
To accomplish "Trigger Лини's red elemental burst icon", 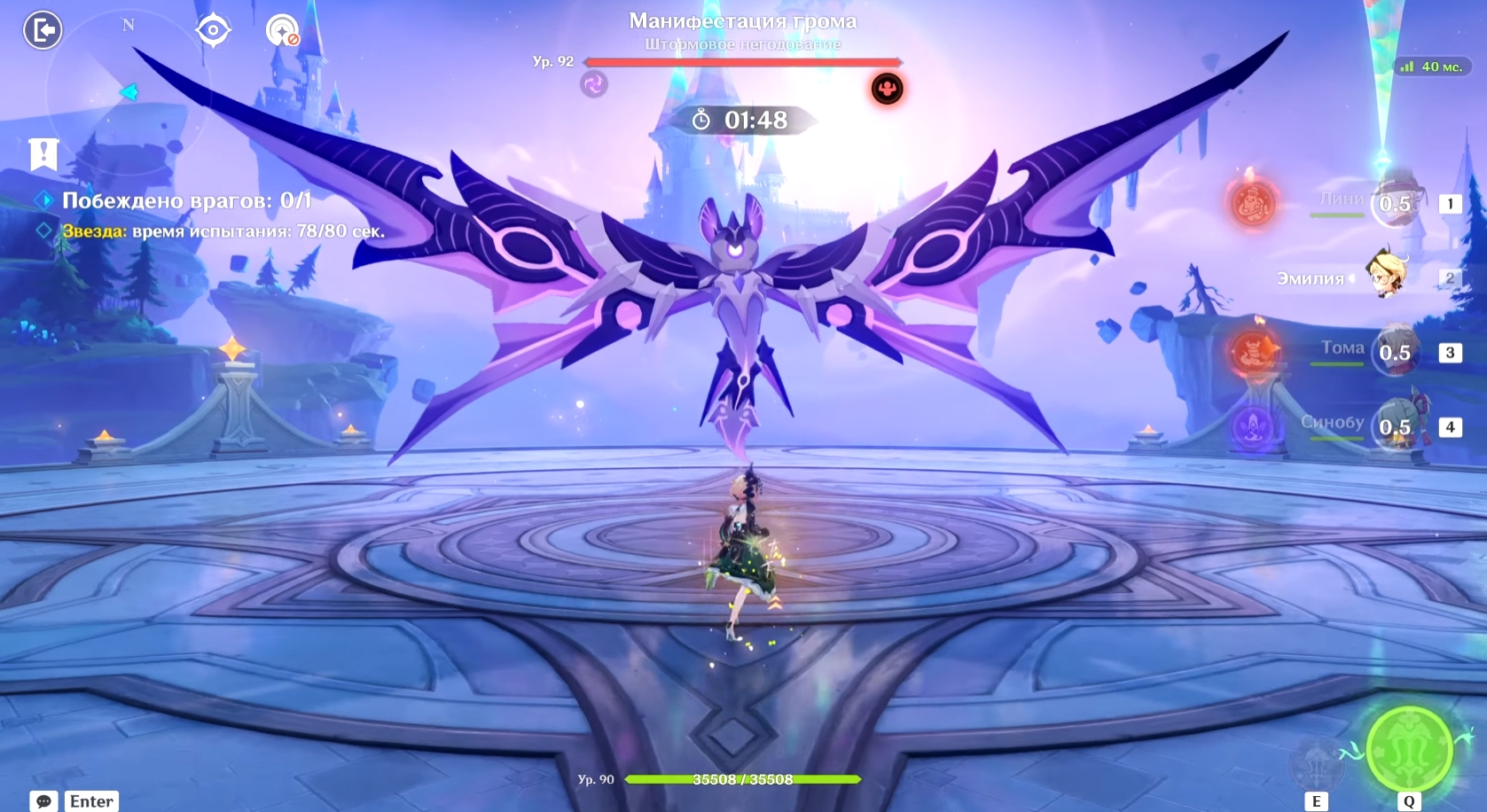I will click(1253, 204).
